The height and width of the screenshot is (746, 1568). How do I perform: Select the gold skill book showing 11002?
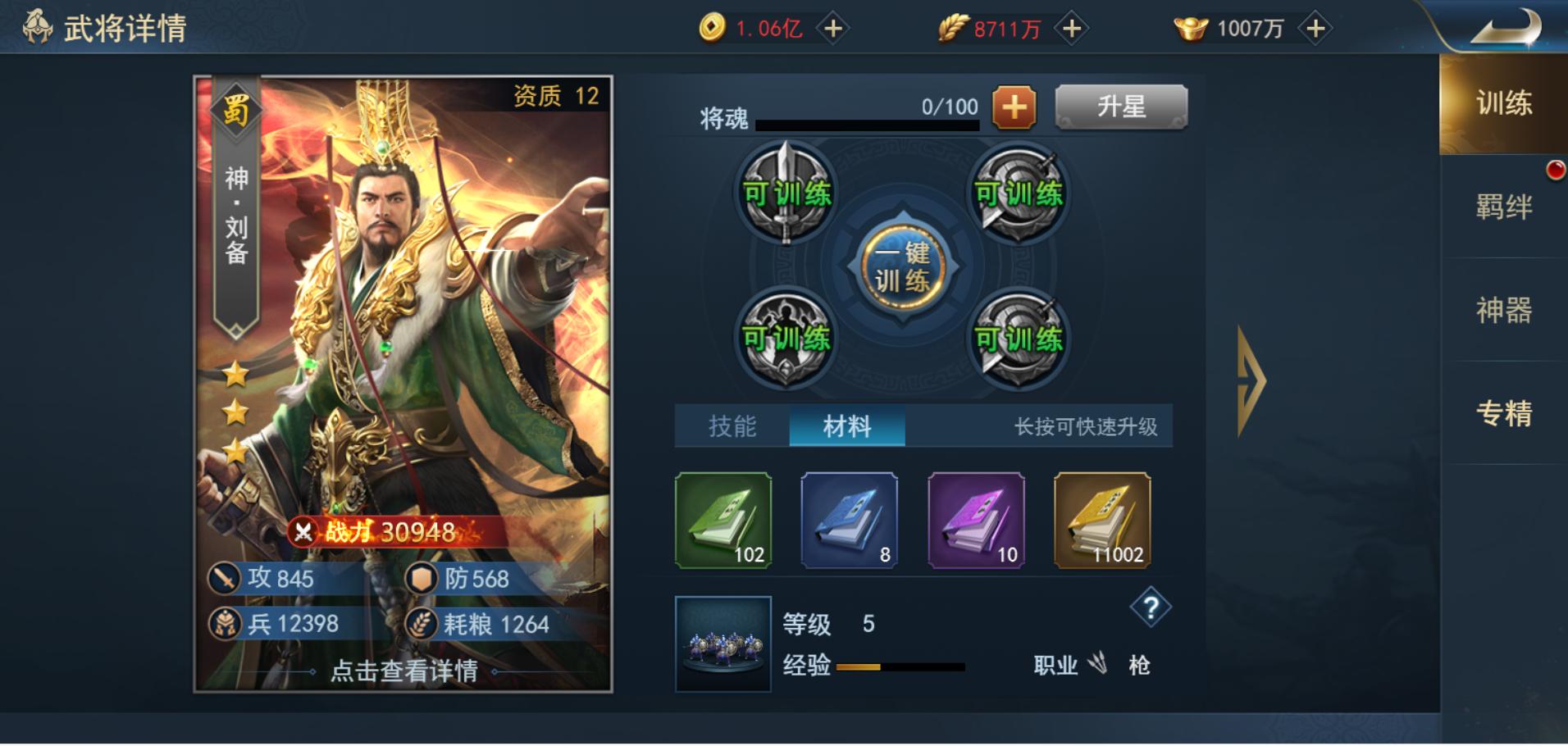1099,521
